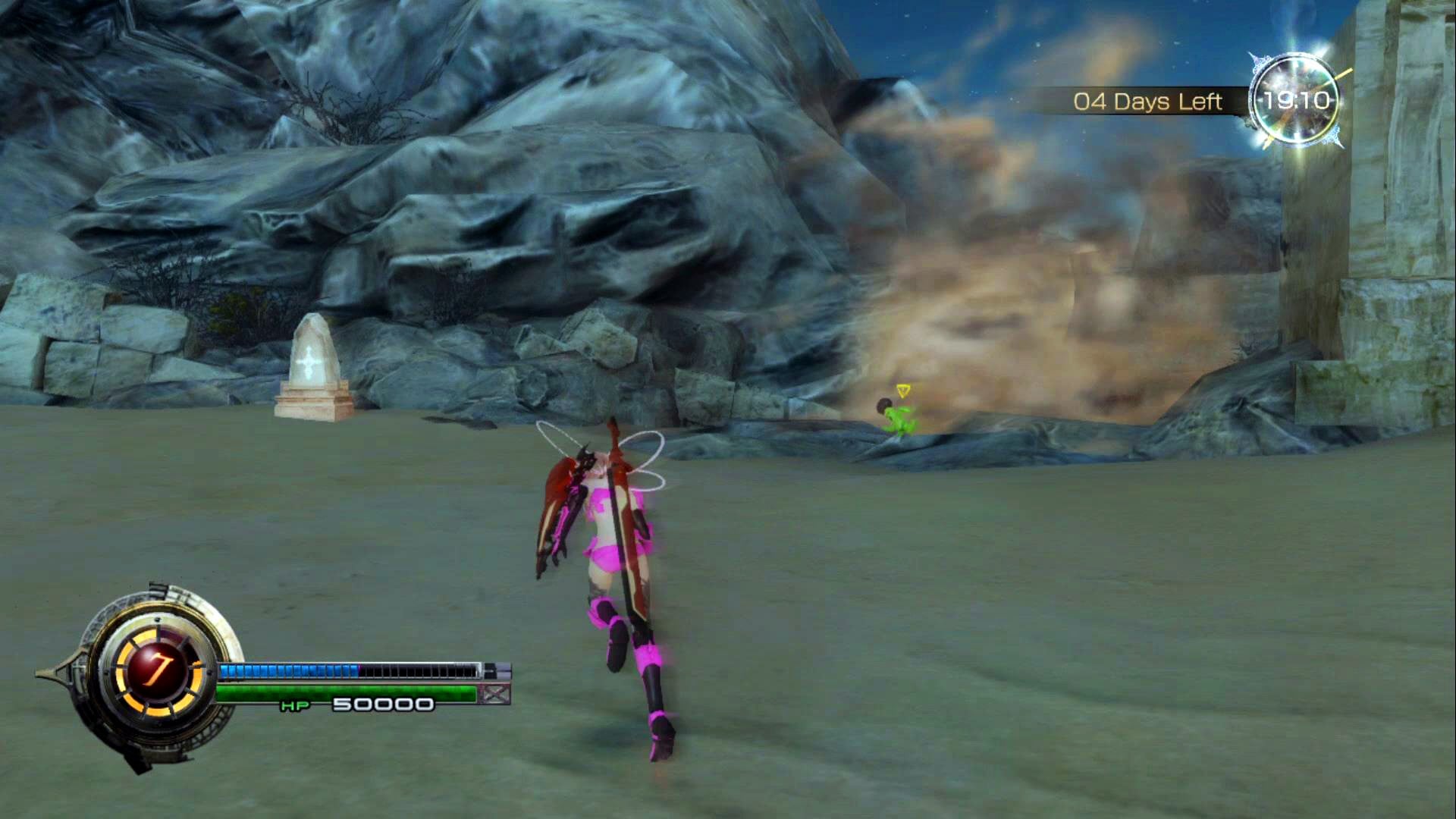Image resolution: width=1456 pixels, height=819 pixels.
Task: Select the circular EP gauge showing 7
Action: click(x=158, y=670)
